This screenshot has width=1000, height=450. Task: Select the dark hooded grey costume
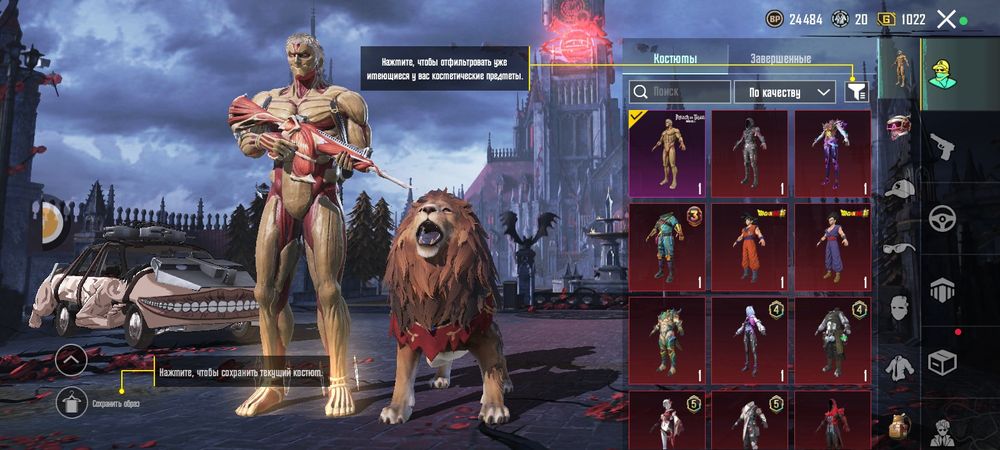pos(750,153)
